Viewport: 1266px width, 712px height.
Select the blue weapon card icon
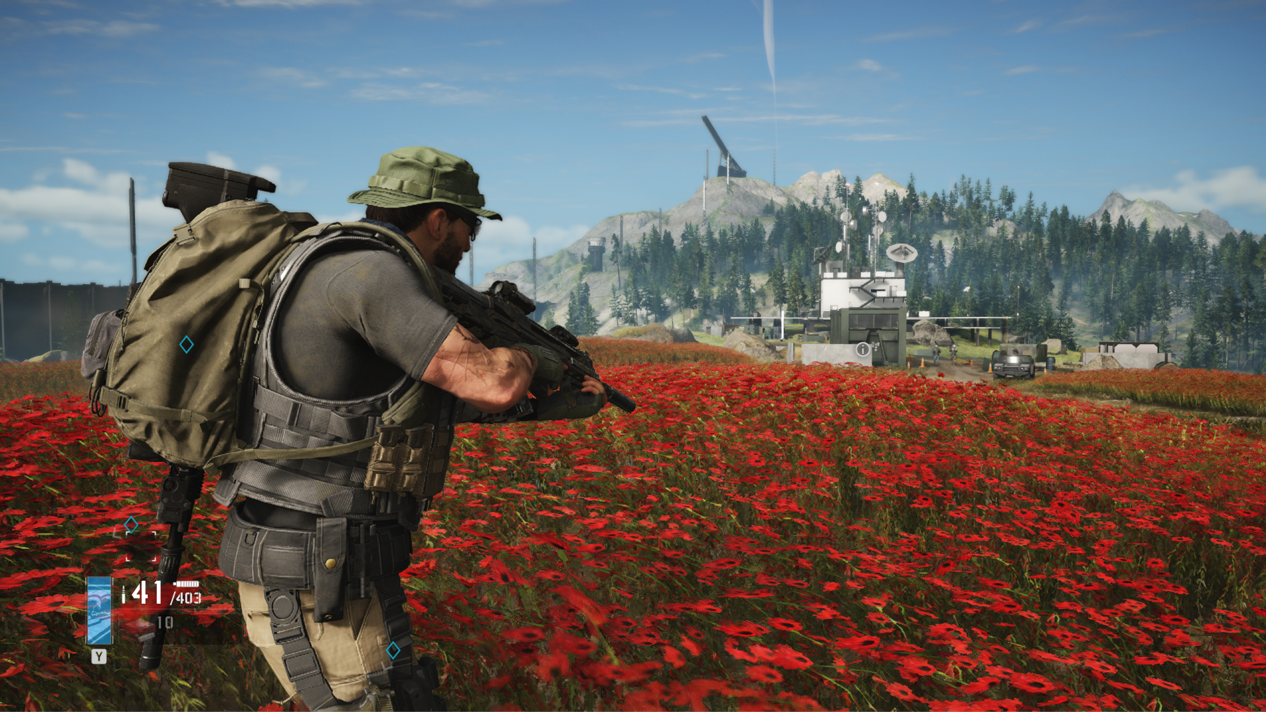[x=99, y=610]
